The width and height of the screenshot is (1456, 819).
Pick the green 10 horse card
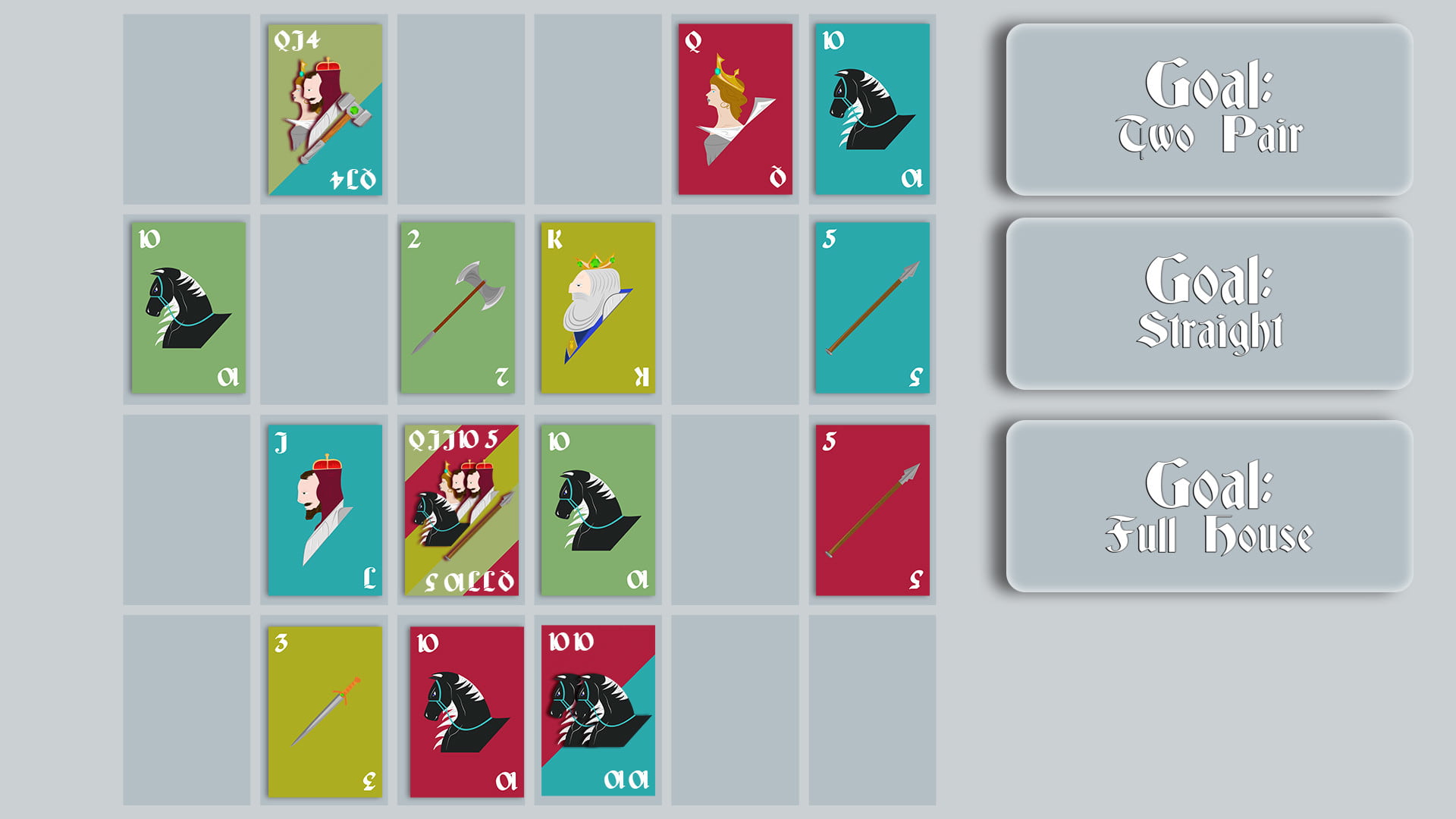188,307
